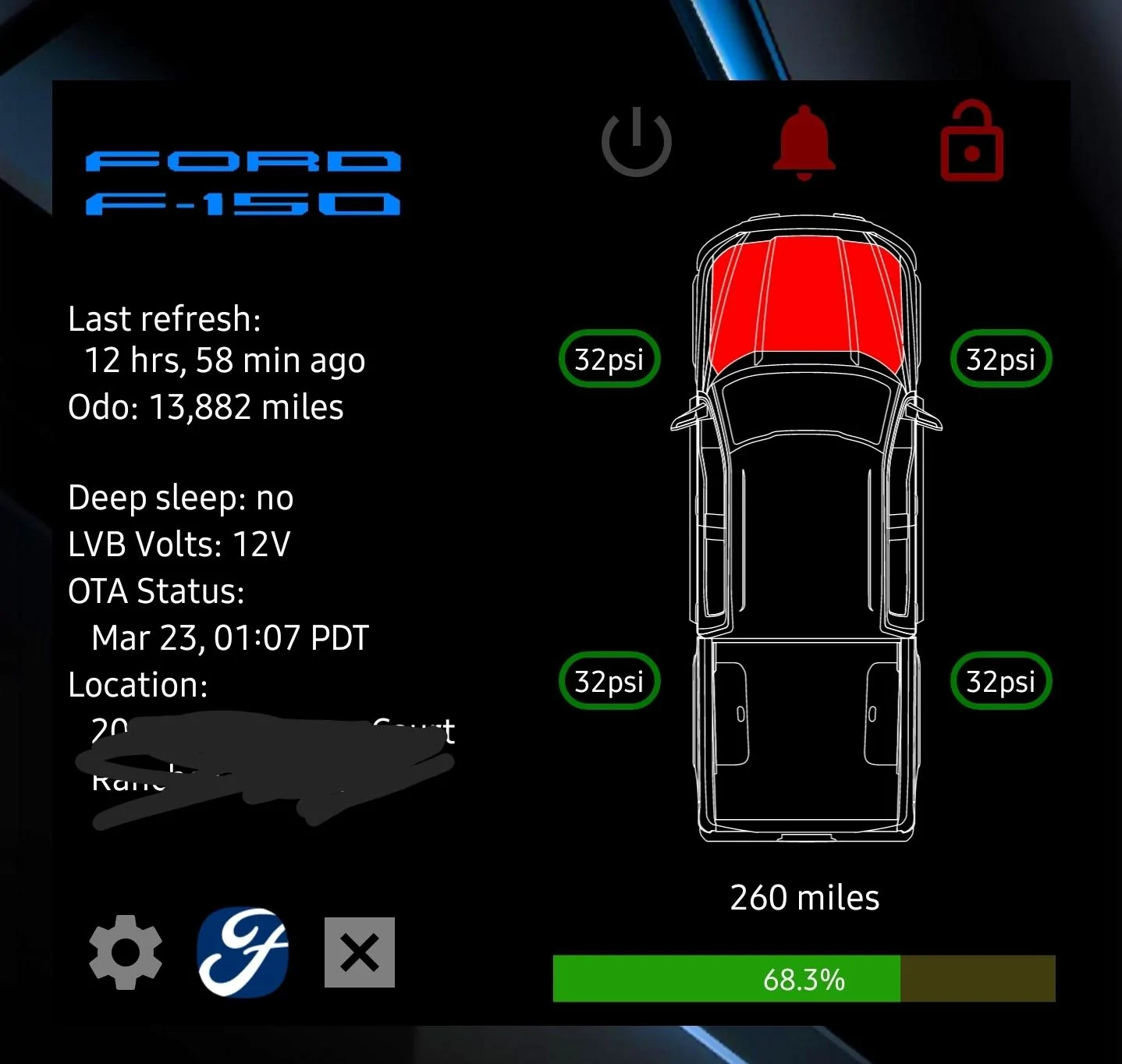
Task: Trigger the red alarm bell icon
Action: [804, 143]
